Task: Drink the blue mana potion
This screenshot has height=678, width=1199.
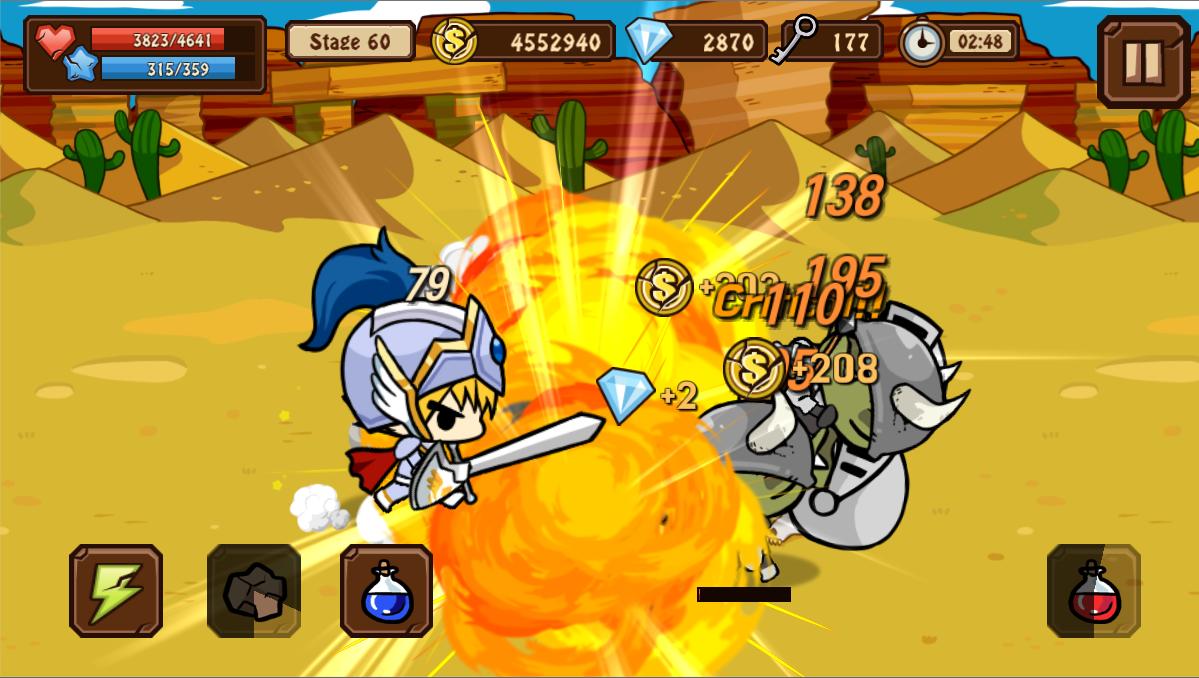Action: (x=387, y=591)
